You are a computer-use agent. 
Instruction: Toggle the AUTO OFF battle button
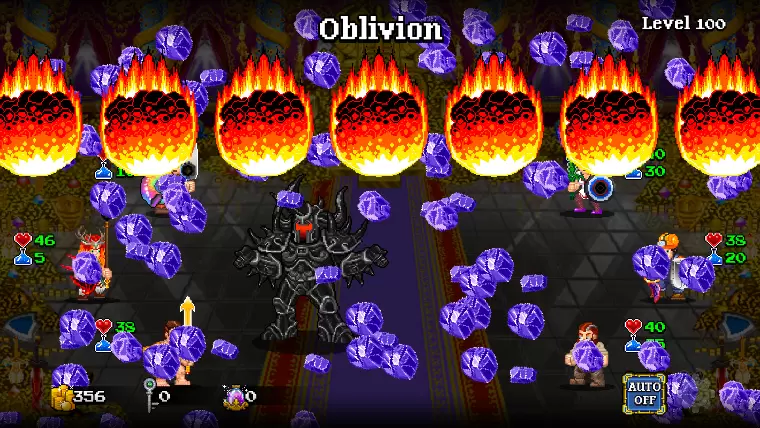pos(644,391)
